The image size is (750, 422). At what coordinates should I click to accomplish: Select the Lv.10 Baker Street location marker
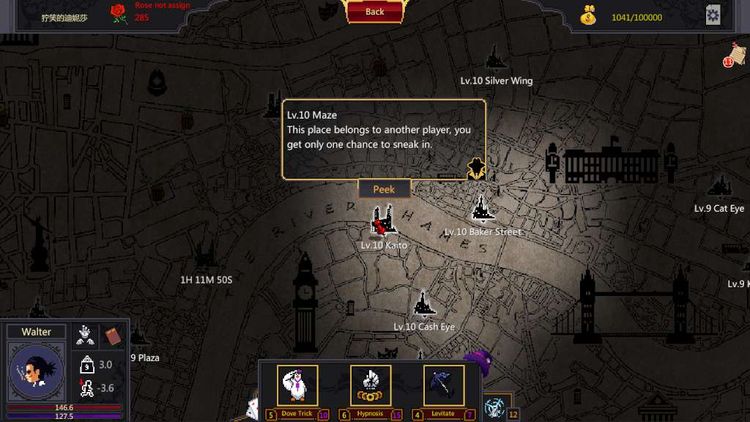pos(482,210)
